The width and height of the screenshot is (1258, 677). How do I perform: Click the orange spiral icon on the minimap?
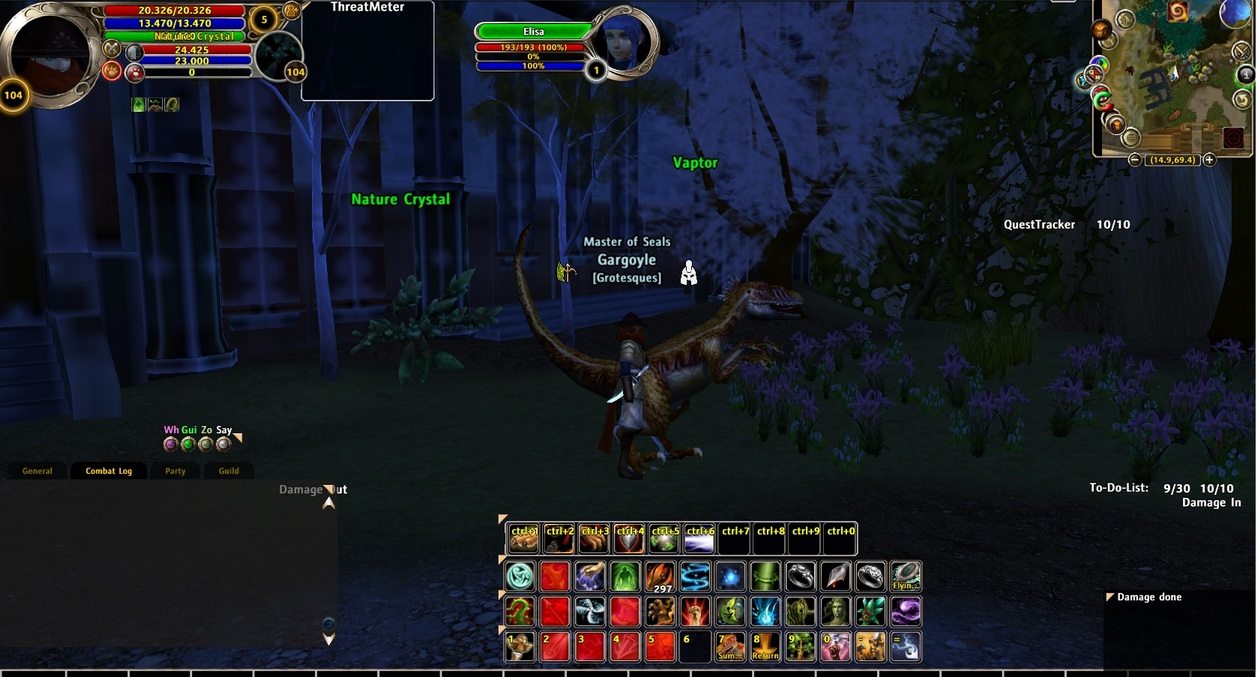click(1178, 12)
